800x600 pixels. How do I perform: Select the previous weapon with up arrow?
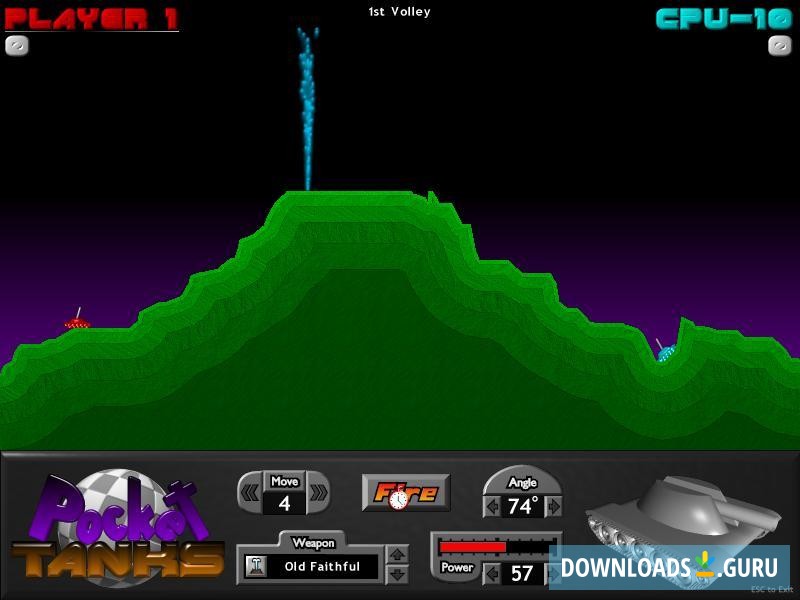pos(397,554)
